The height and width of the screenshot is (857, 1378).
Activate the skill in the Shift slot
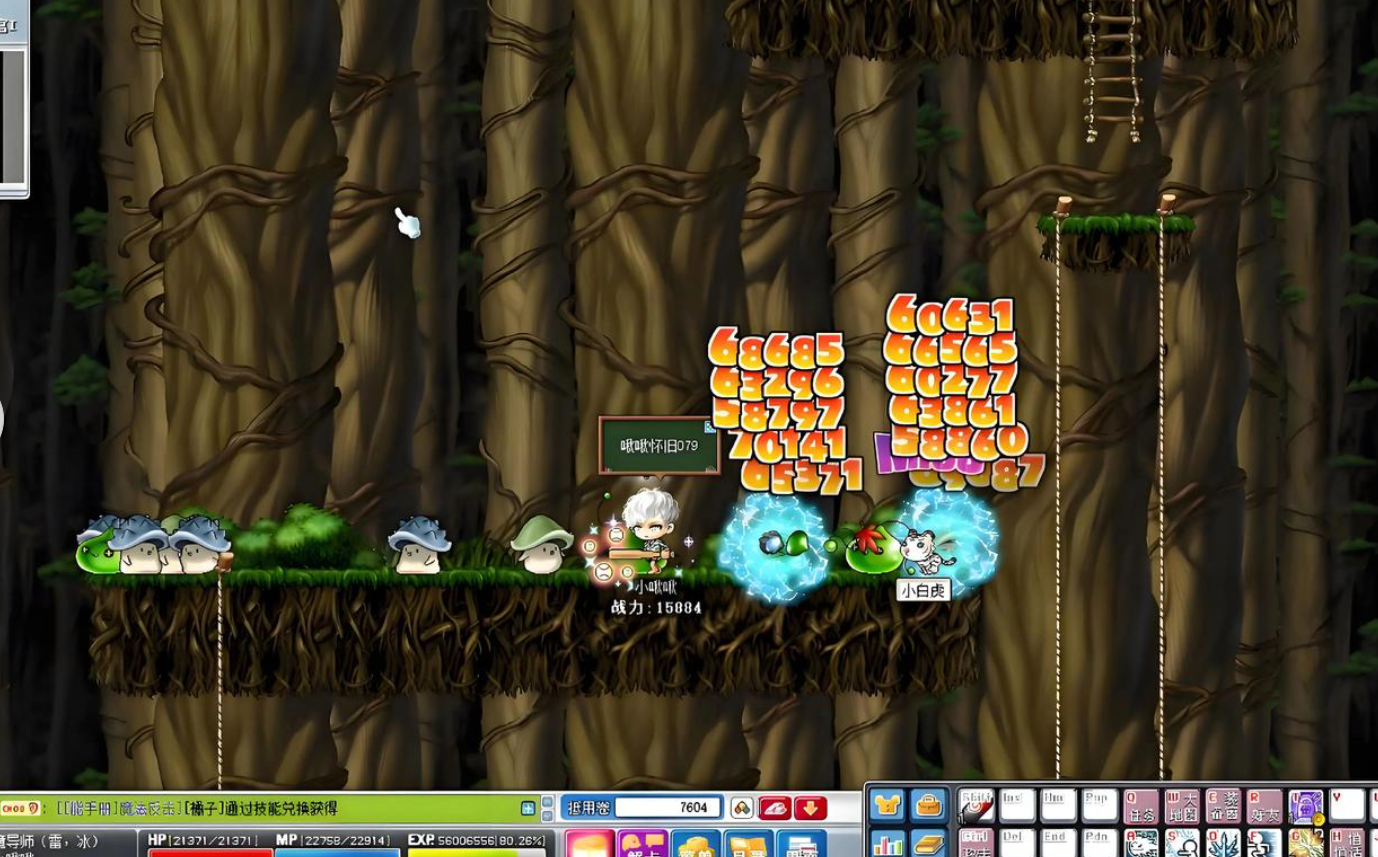tap(976, 806)
